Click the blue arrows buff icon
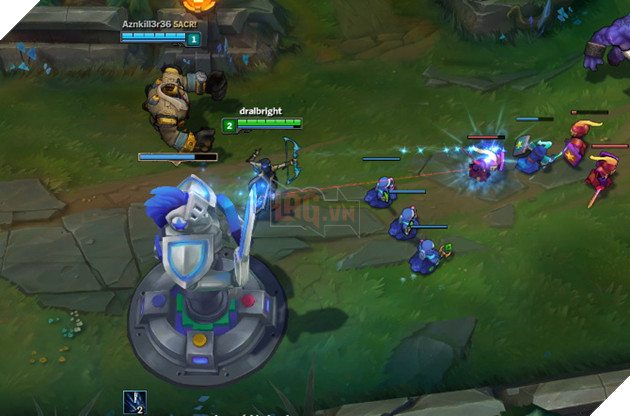Viewport: 630px width, 416px height. coord(134,401)
